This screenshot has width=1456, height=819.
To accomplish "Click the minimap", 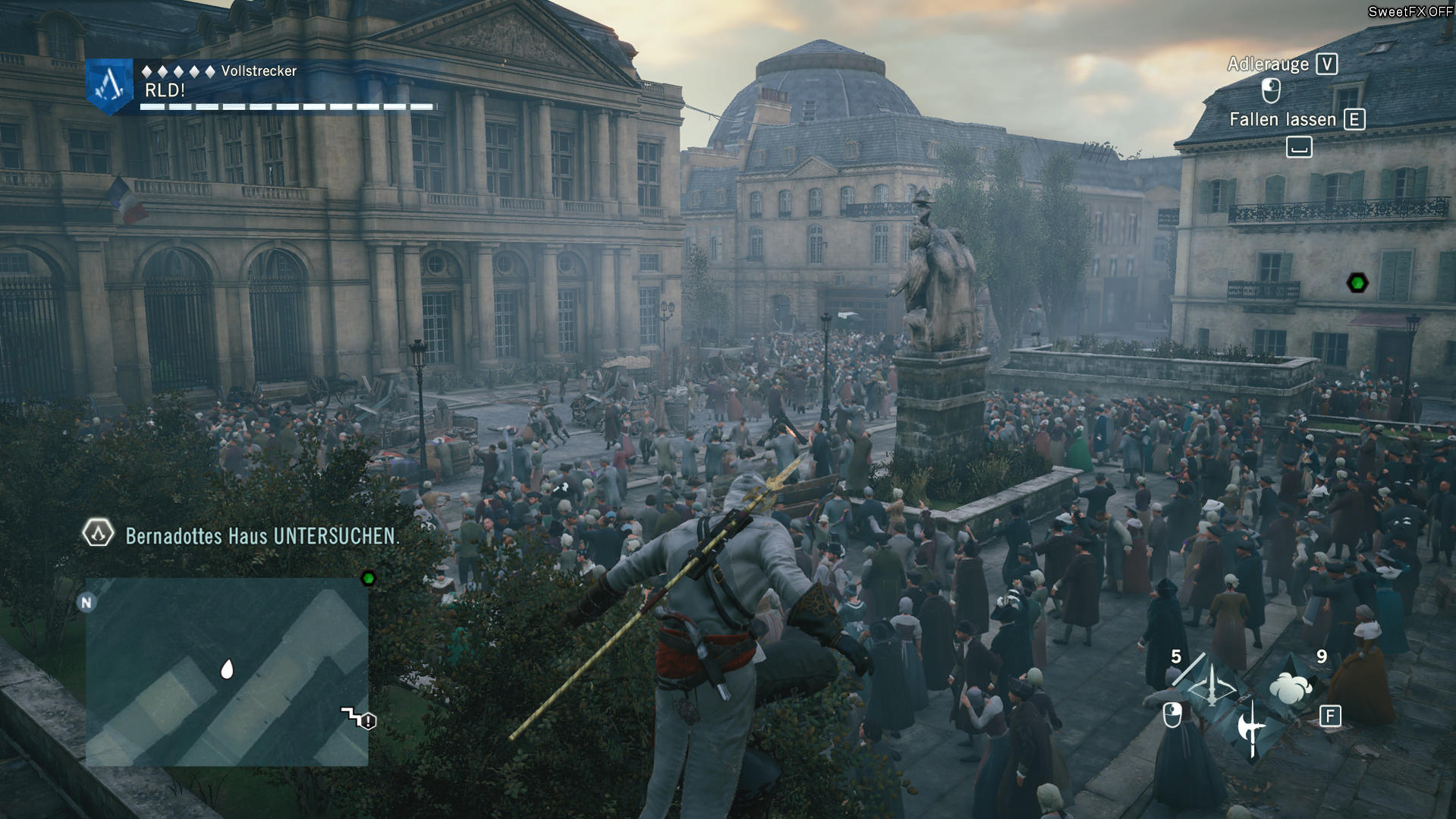I will 226,672.
